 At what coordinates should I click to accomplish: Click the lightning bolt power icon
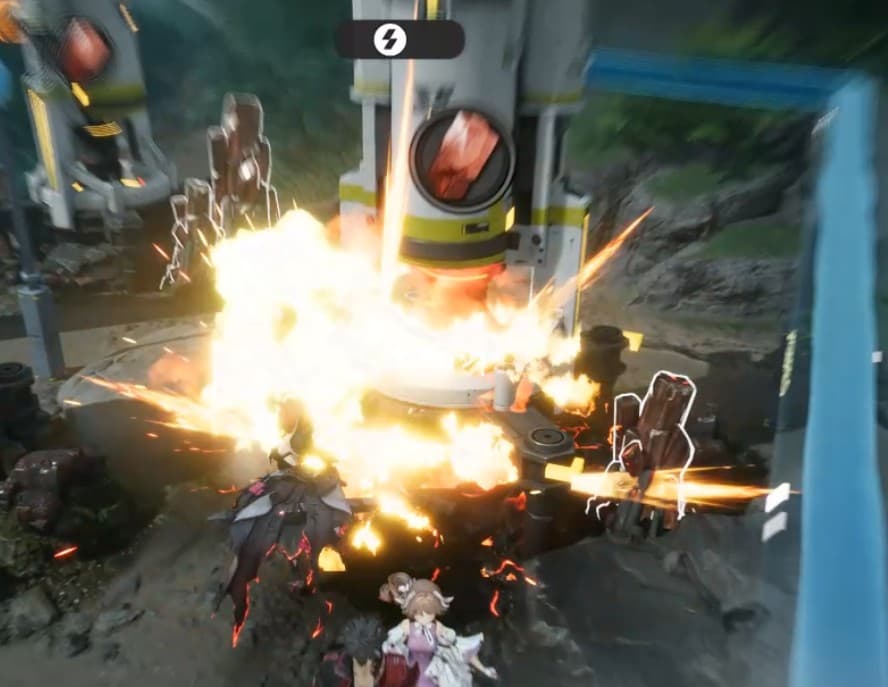click(390, 40)
